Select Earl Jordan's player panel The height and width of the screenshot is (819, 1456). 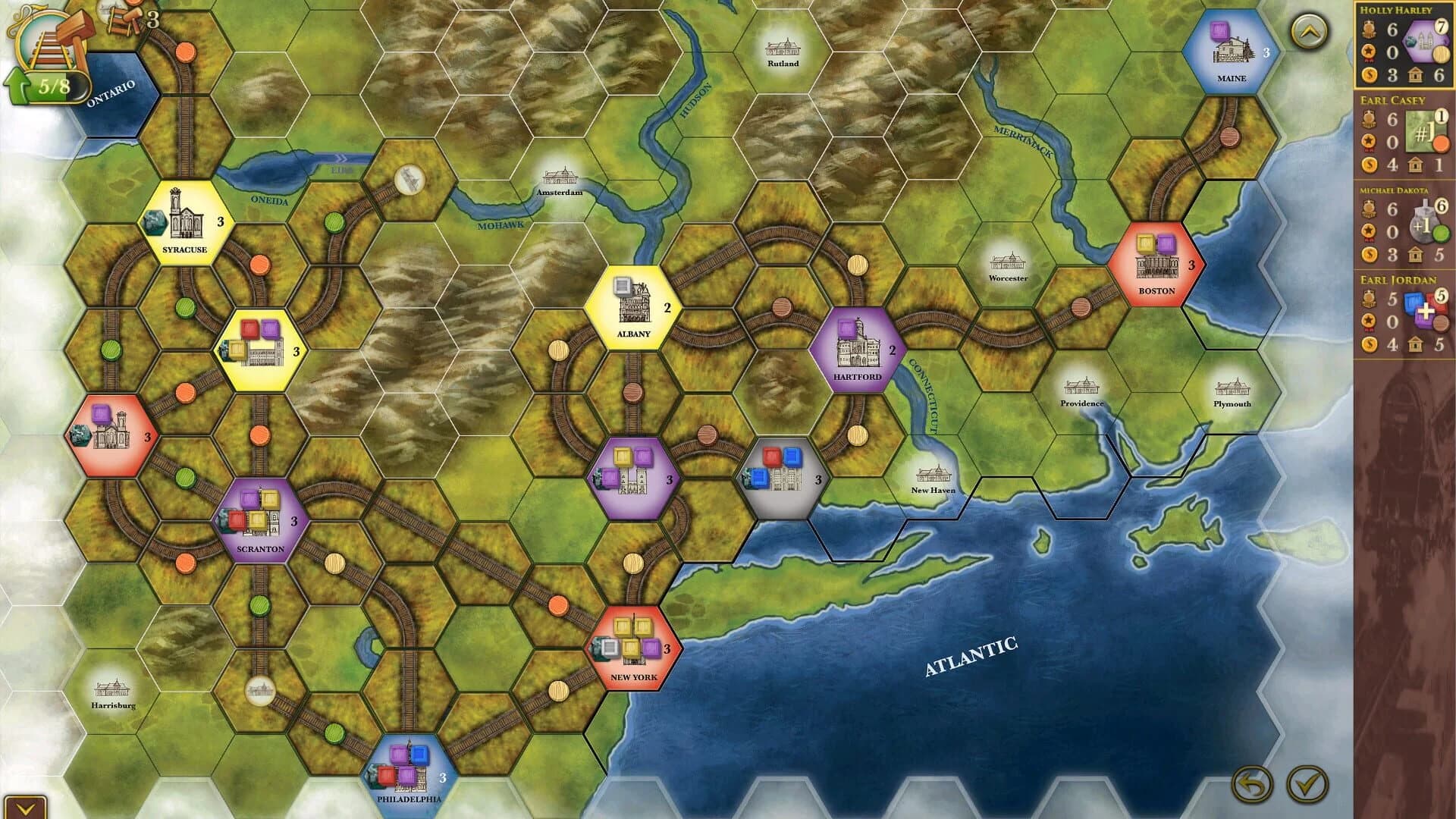point(1402,311)
